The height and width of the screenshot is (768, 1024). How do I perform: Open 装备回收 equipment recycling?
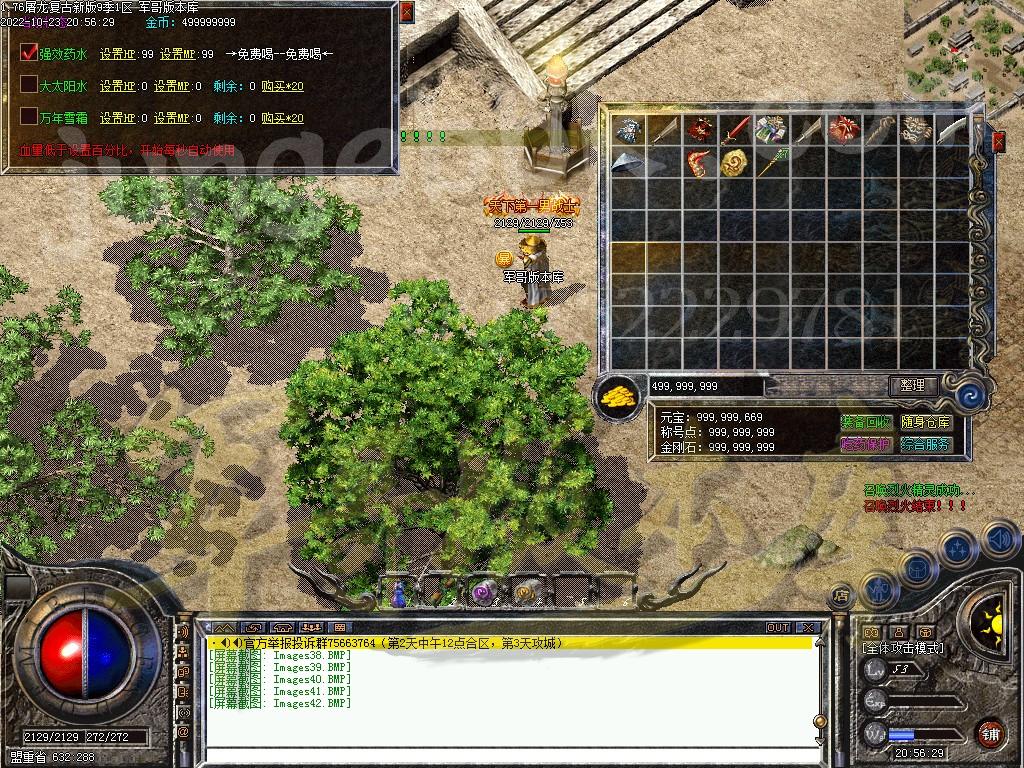(866, 423)
